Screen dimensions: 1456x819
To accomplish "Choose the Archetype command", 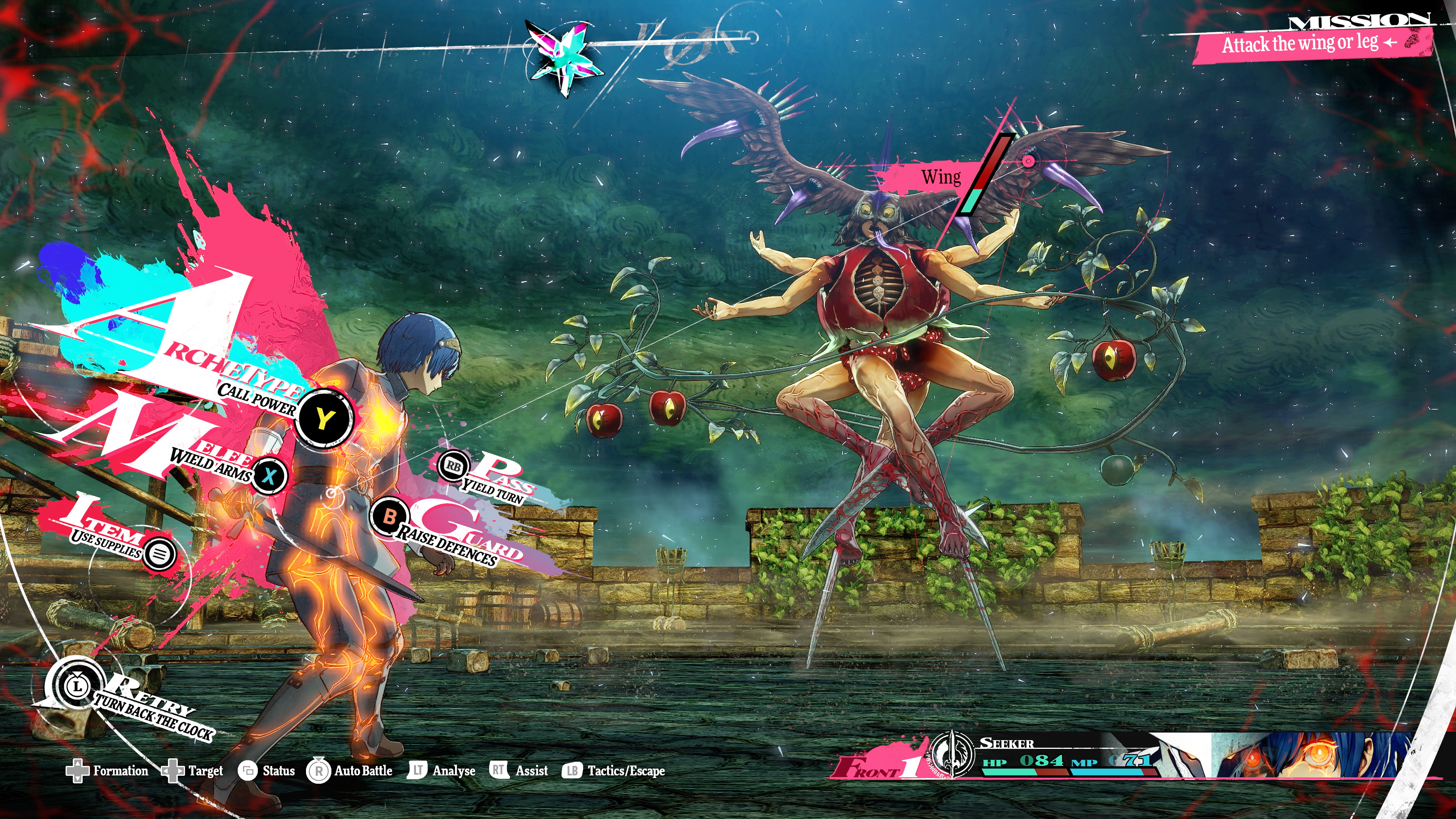I will pyautogui.click(x=324, y=419).
